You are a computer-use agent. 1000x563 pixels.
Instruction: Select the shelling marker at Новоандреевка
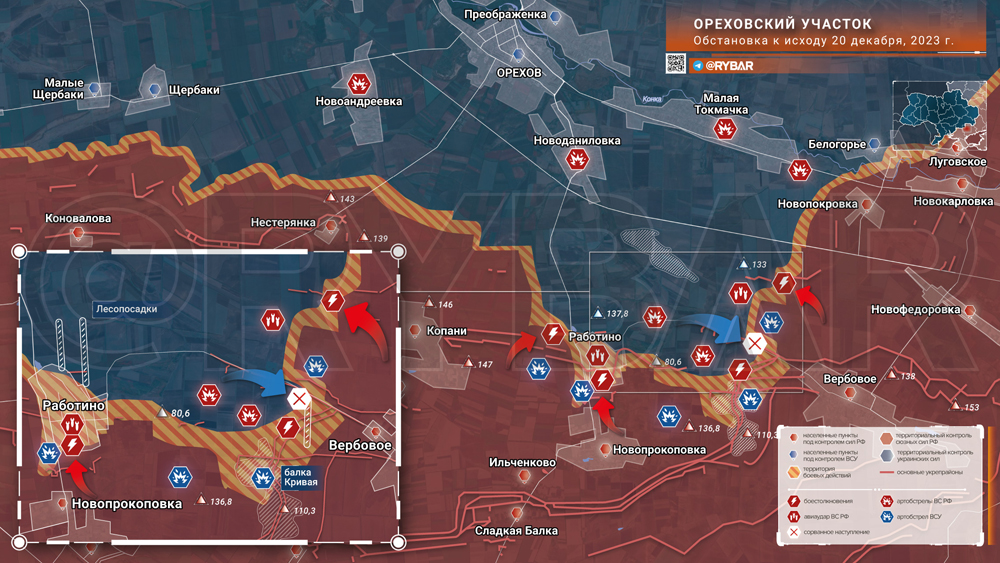pos(359,83)
